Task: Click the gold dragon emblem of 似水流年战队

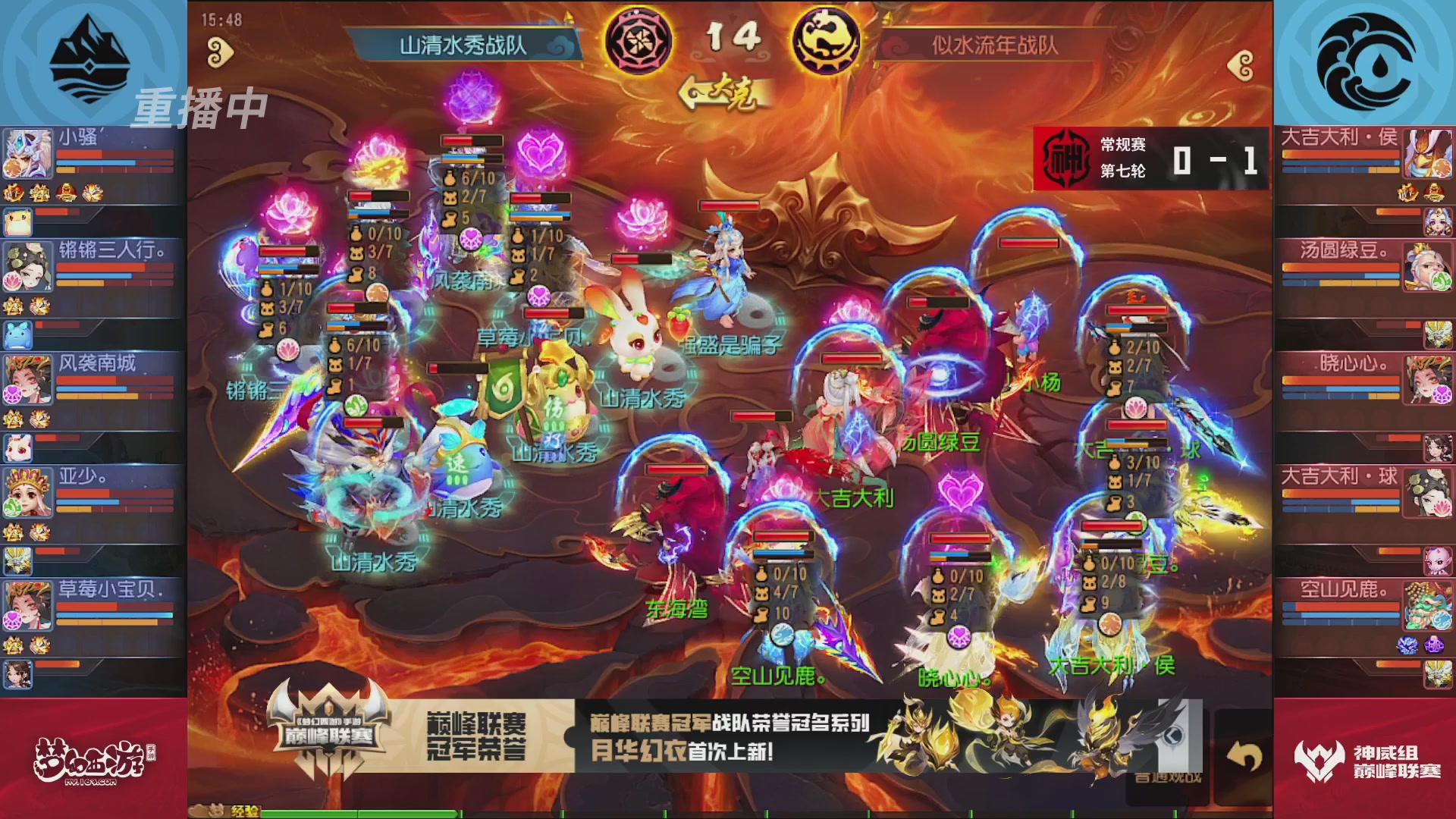Action: tap(827, 41)
